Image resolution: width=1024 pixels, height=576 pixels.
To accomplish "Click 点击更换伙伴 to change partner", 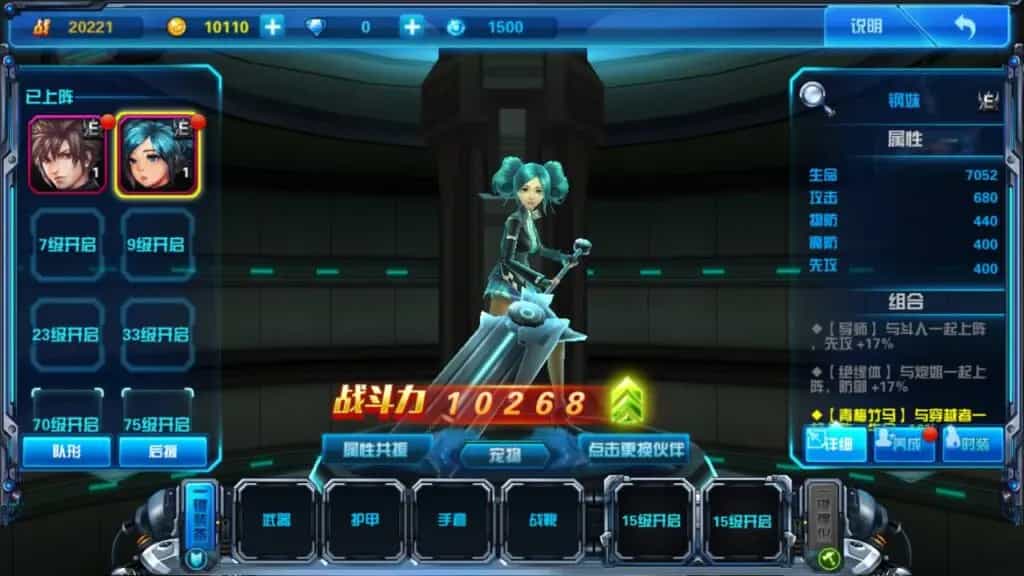I will pyautogui.click(x=635, y=448).
